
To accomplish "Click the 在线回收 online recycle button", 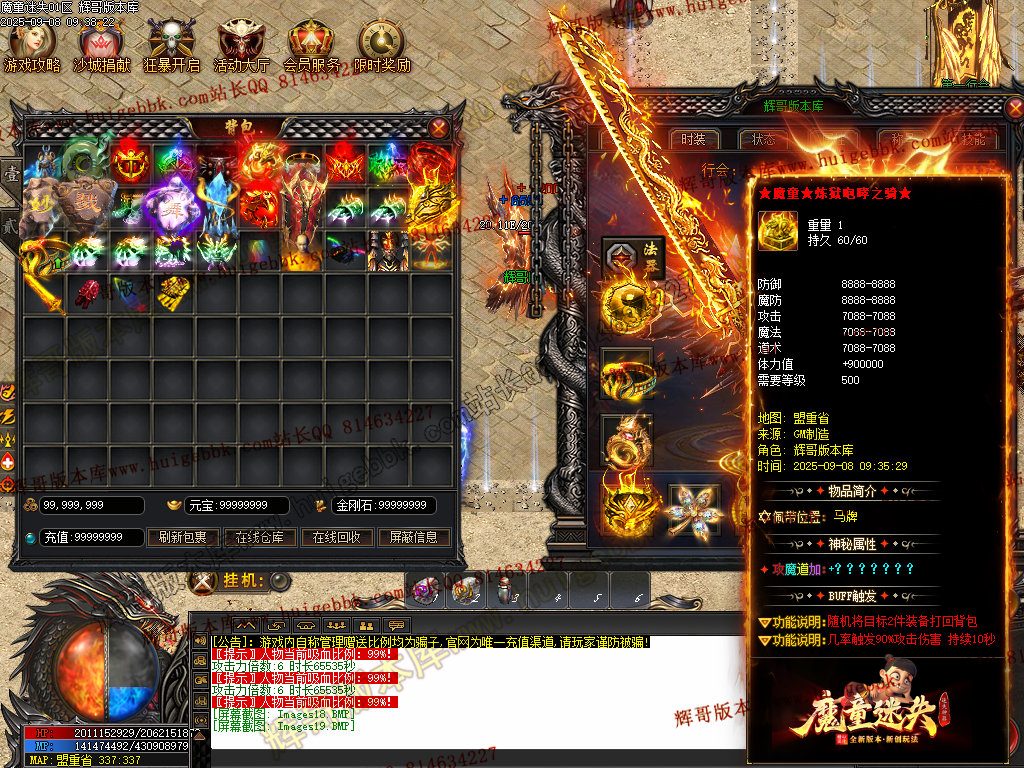I will pos(337,537).
